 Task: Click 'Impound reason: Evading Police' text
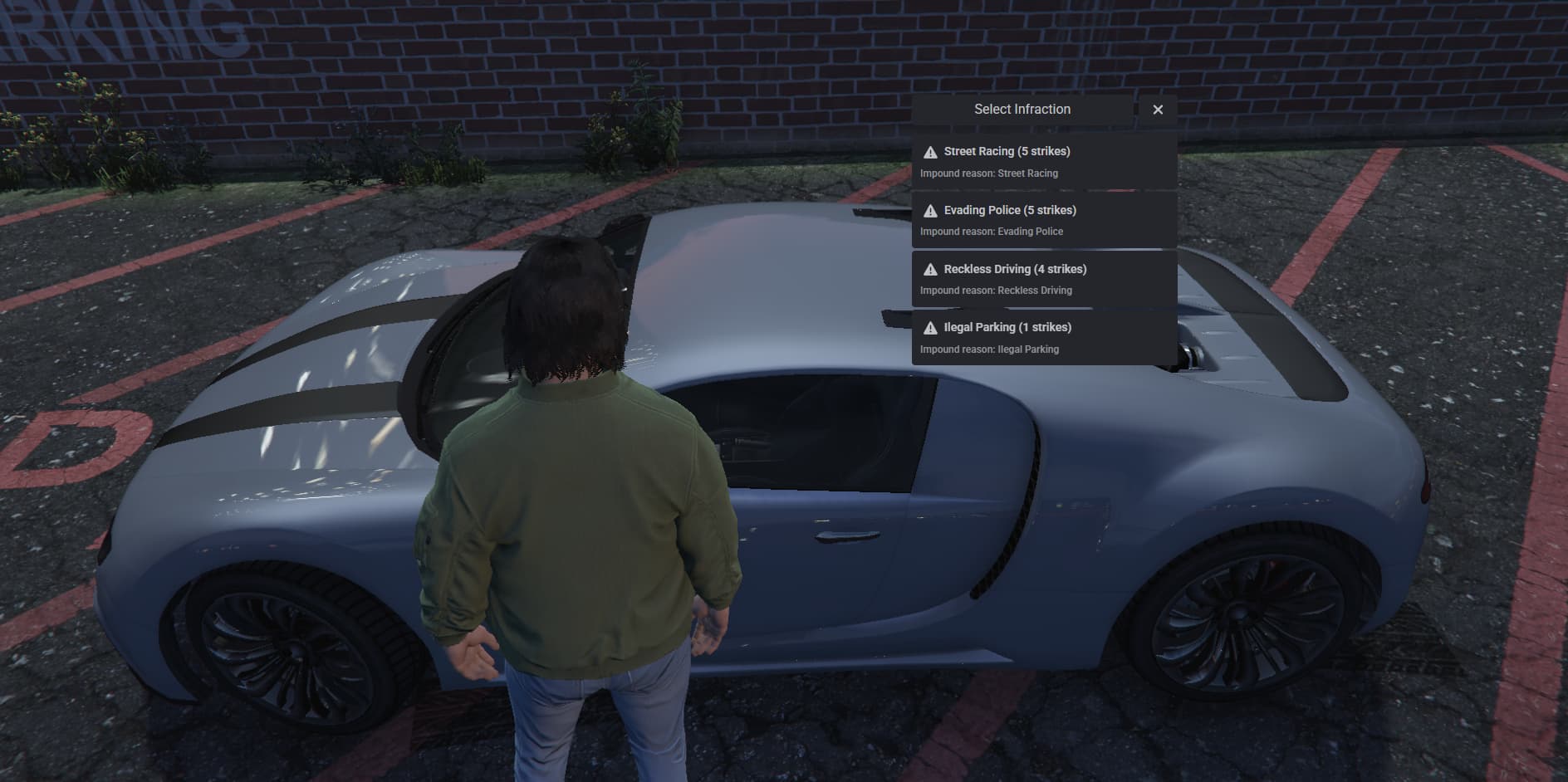click(x=990, y=231)
